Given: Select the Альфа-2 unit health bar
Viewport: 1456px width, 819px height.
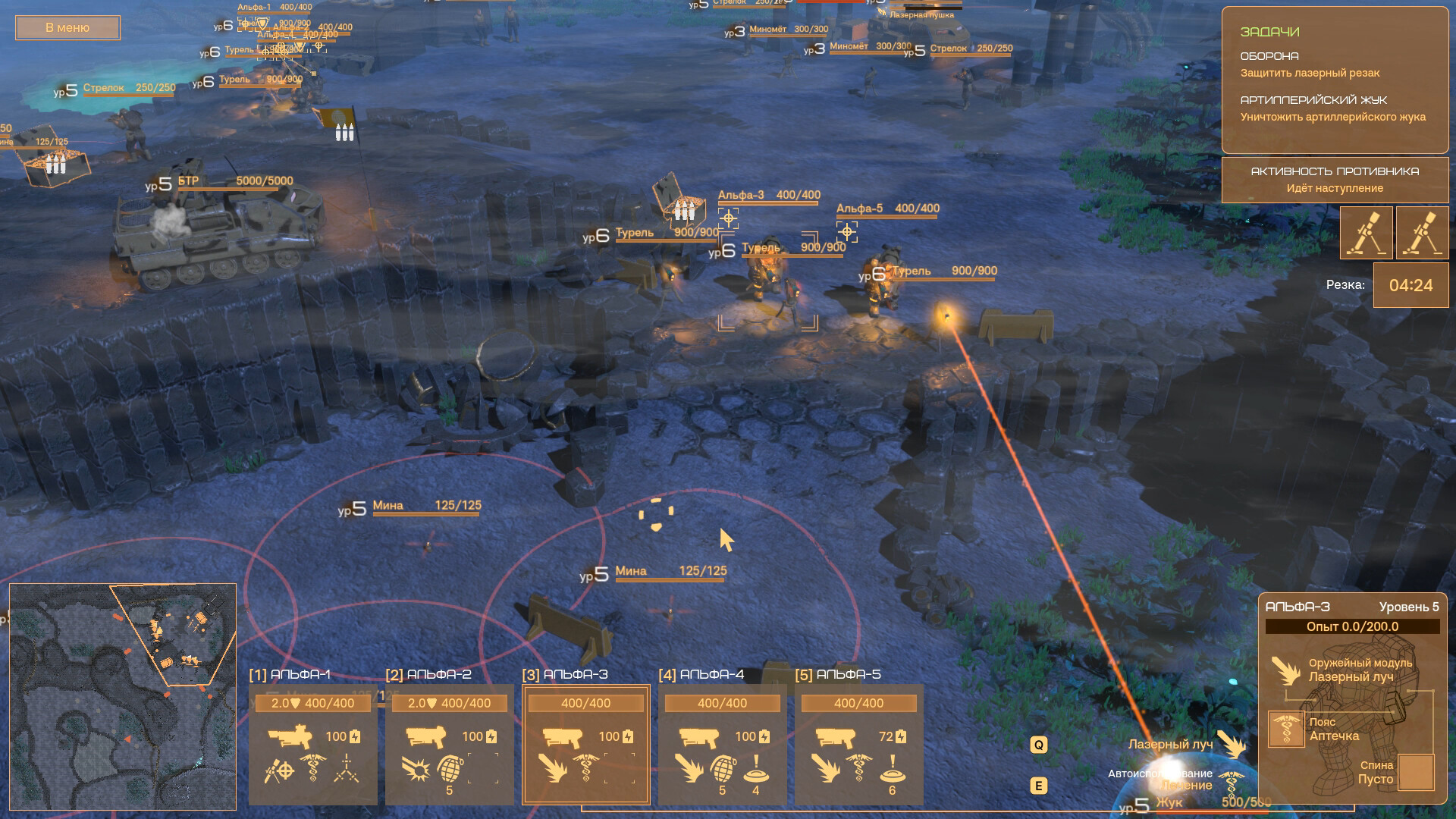Looking at the screenshot, I should point(449,703).
